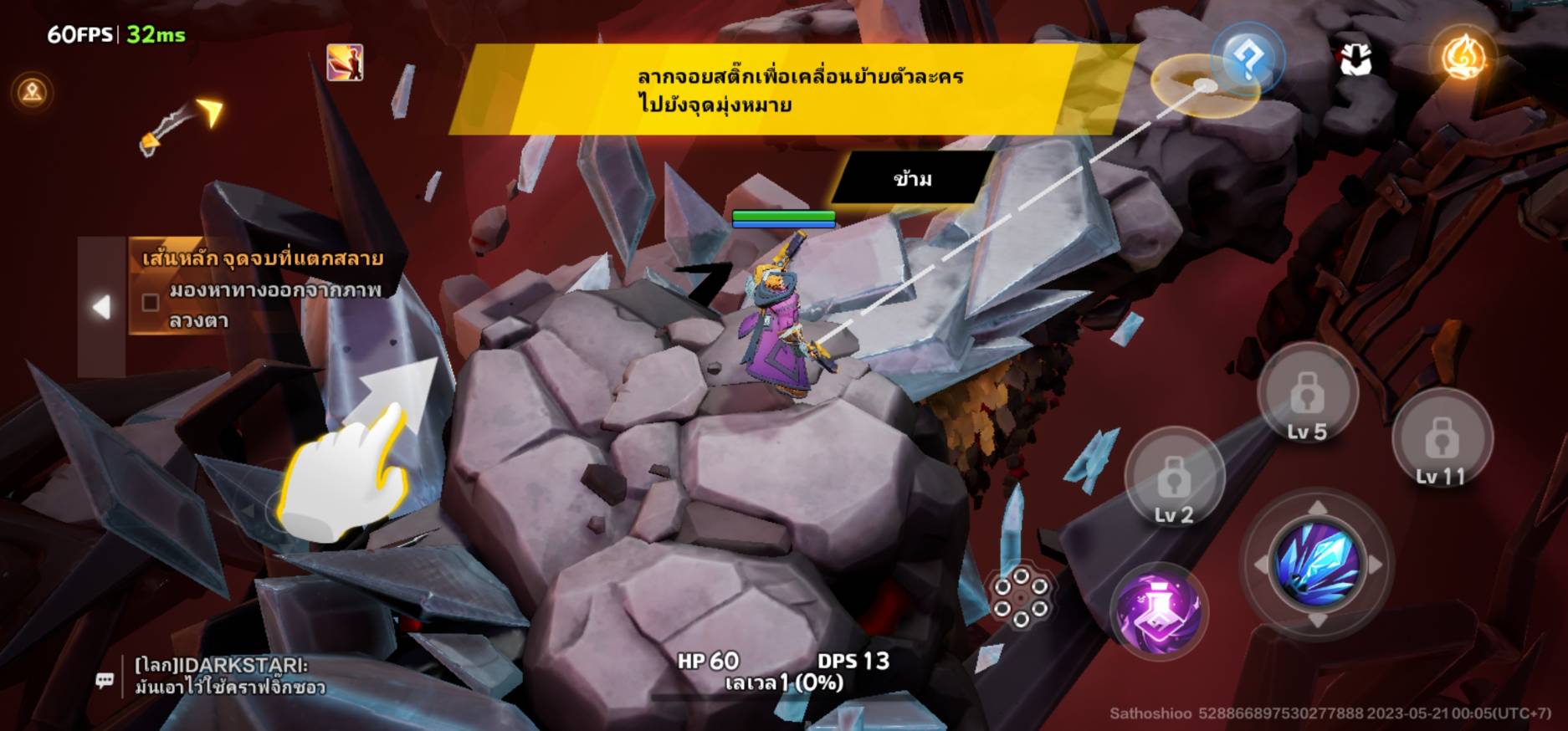Open the chat speech bubble icon
The height and width of the screenshot is (731, 1568).
(x=105, y=681)
